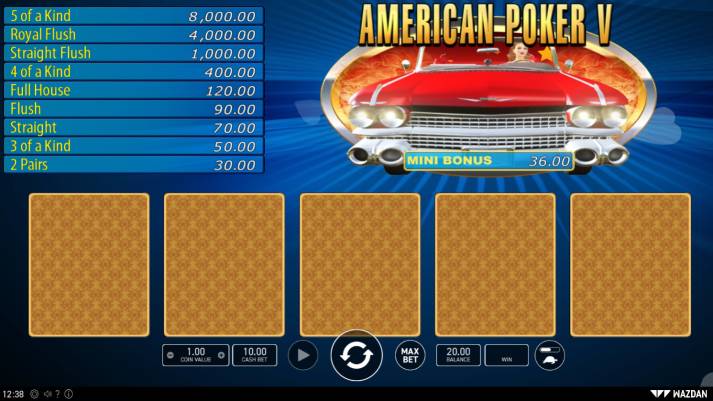Viewport: 713px width, 401px height.
Task: Increase coin value with the plus button
Action: 221,355
